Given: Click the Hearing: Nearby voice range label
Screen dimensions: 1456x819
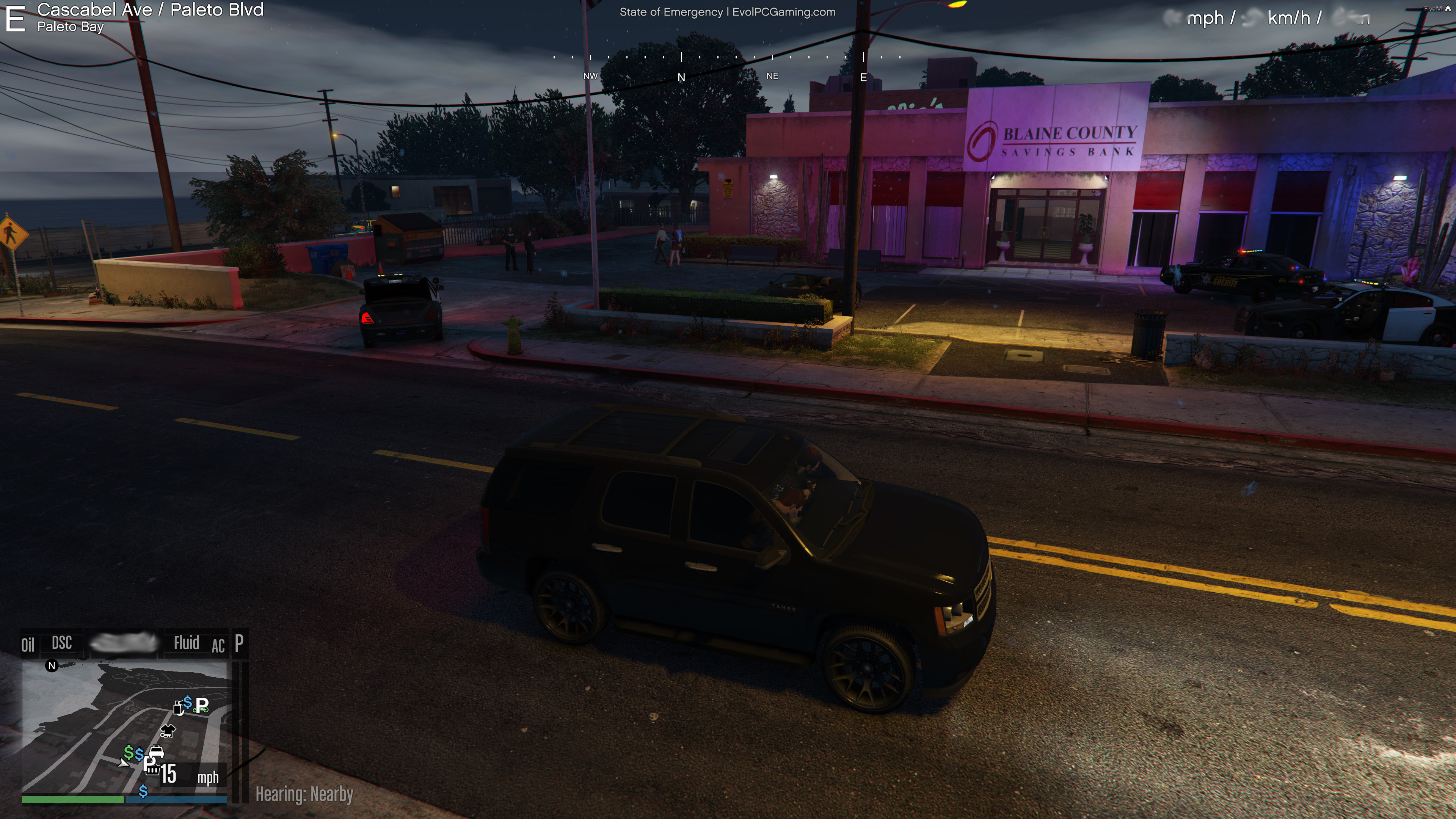Looking at the screenshot, I should [x=304, y=794].
